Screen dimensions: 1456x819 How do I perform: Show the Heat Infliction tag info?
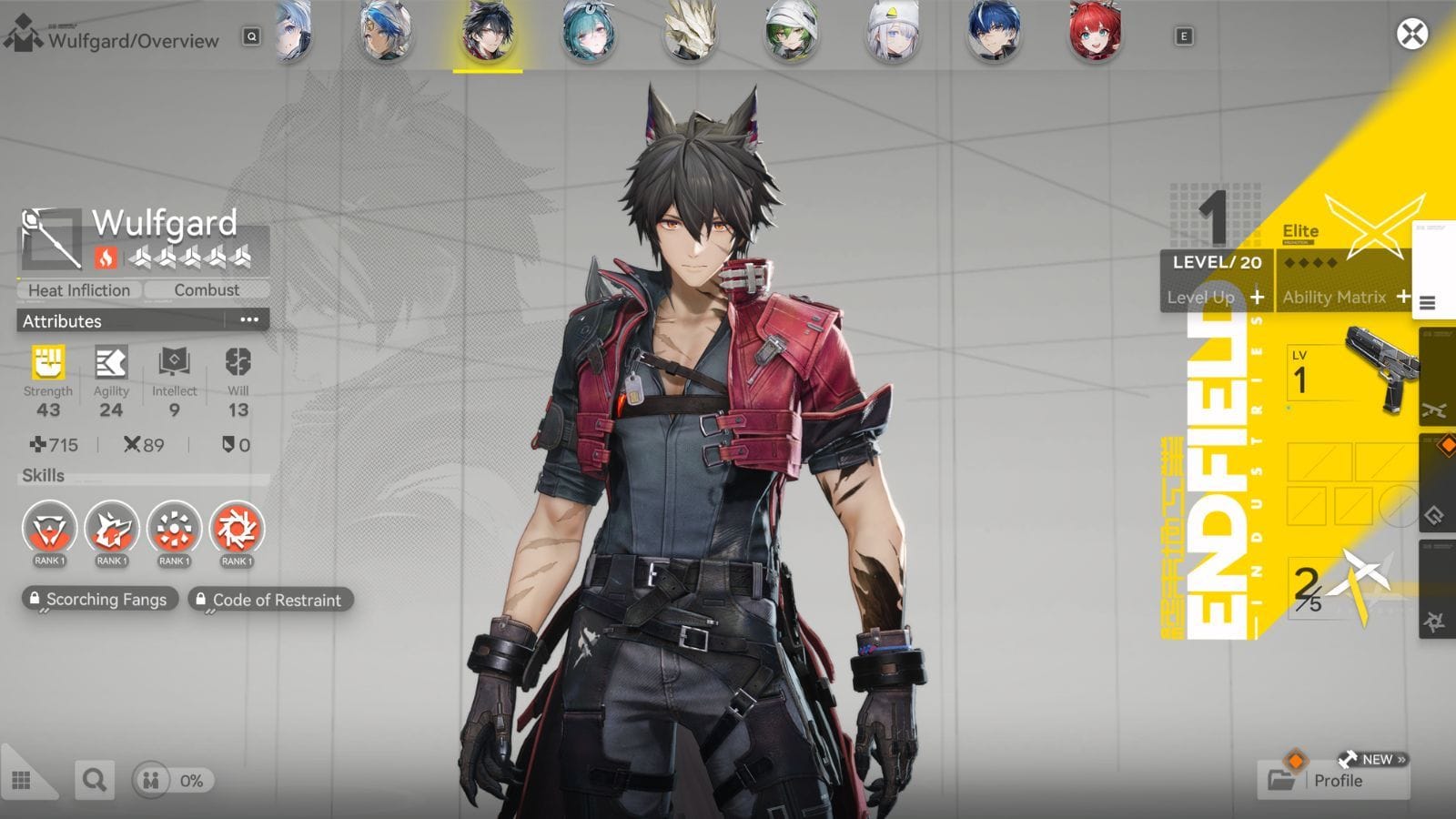[x=79, y=290]
